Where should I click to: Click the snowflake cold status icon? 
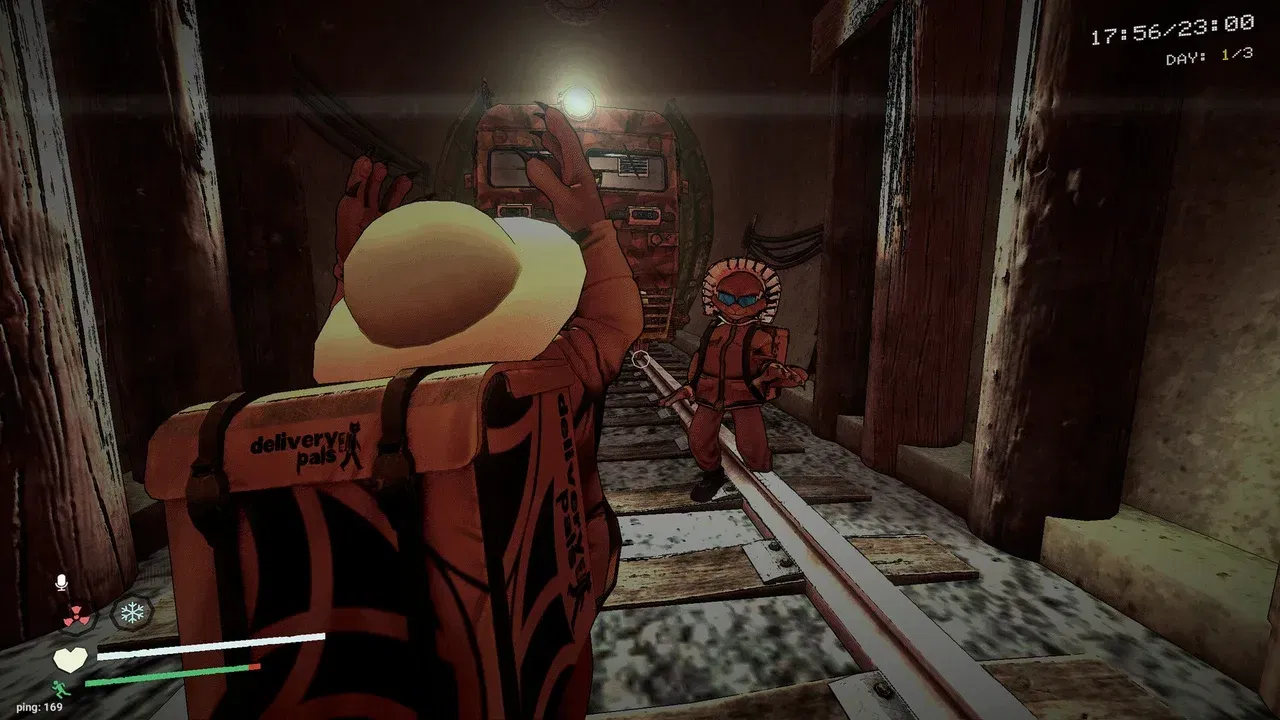tap(130, 611)
